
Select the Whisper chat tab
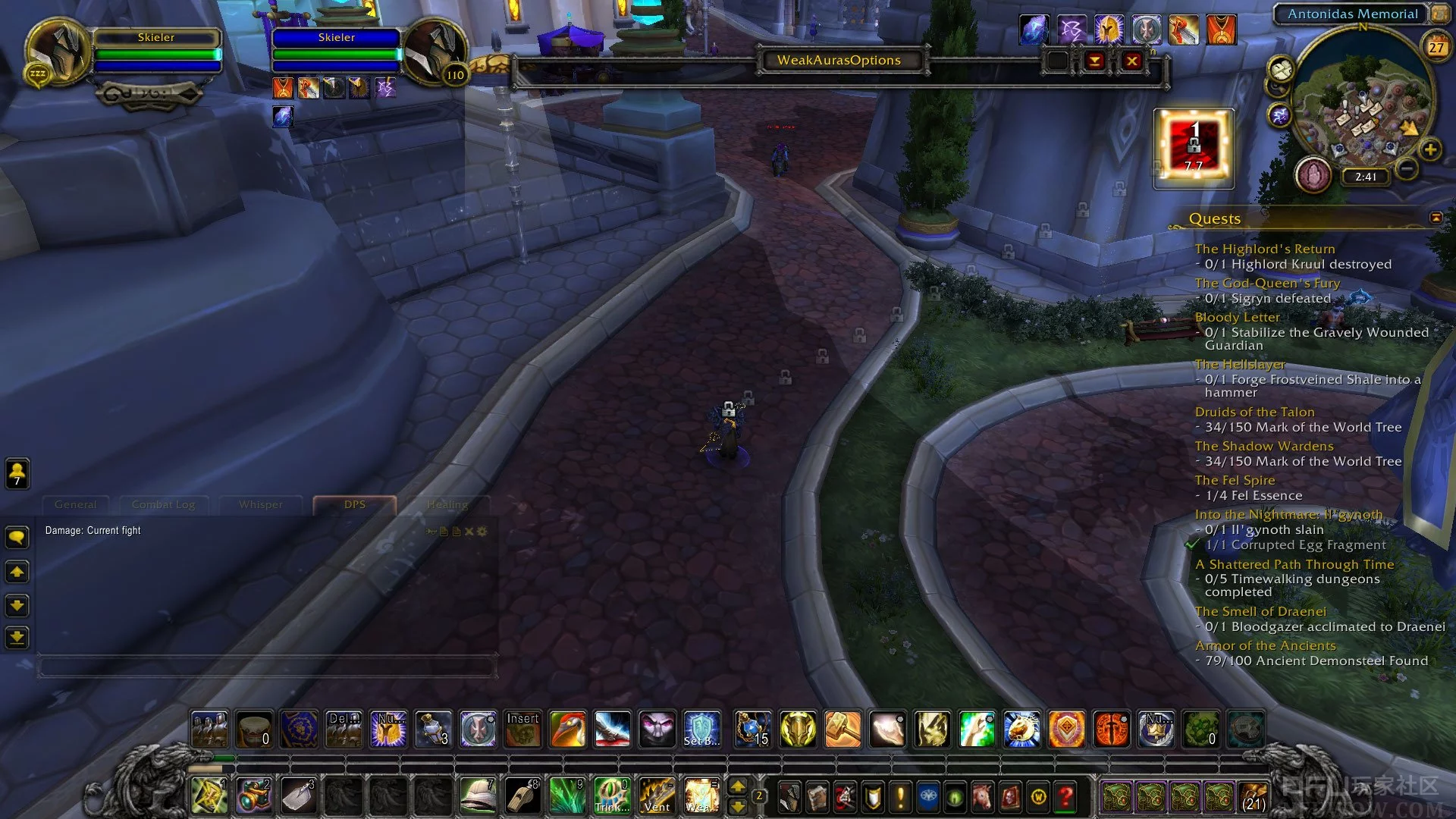click(260, 504)
